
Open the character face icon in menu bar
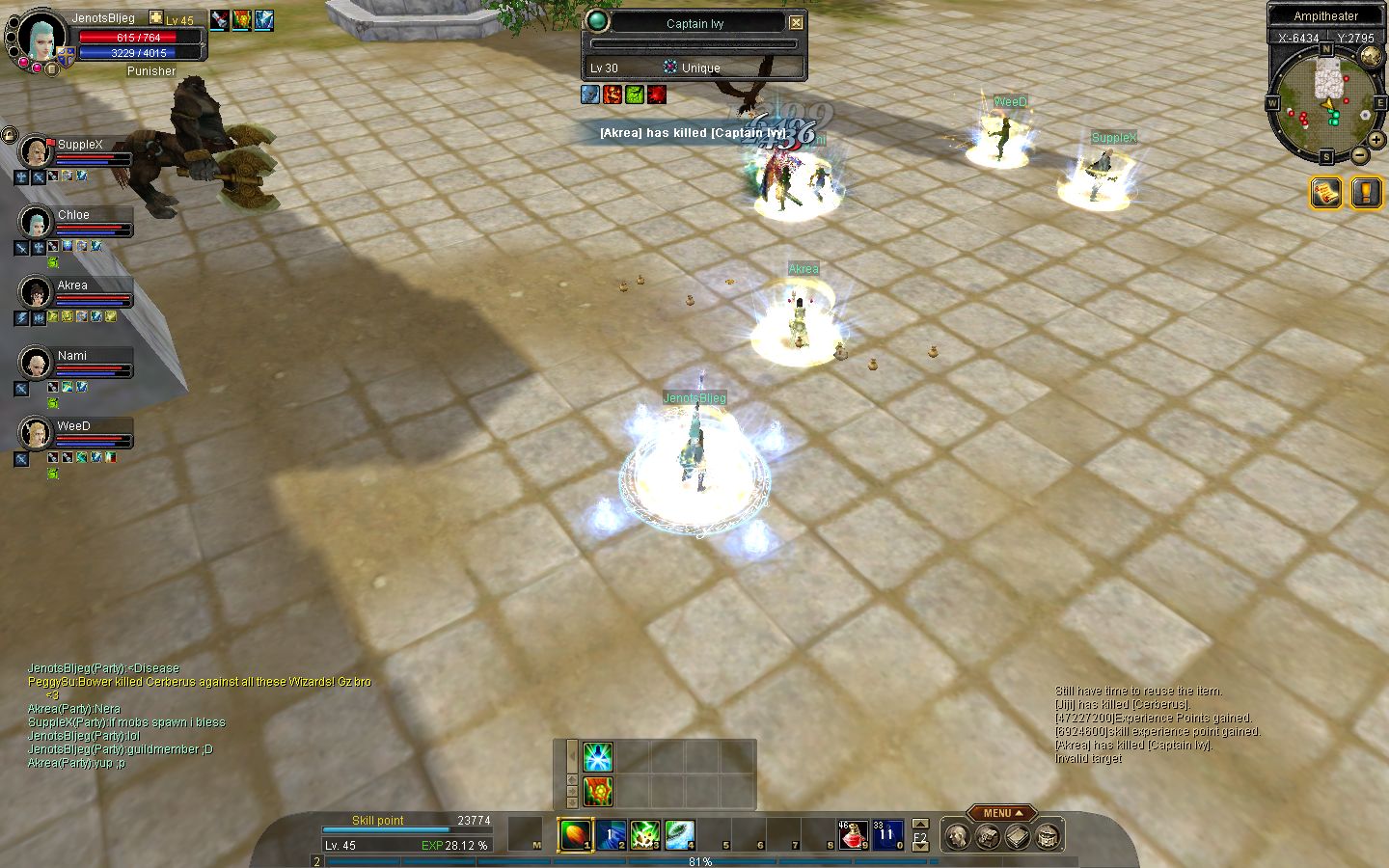pos(957,836)
